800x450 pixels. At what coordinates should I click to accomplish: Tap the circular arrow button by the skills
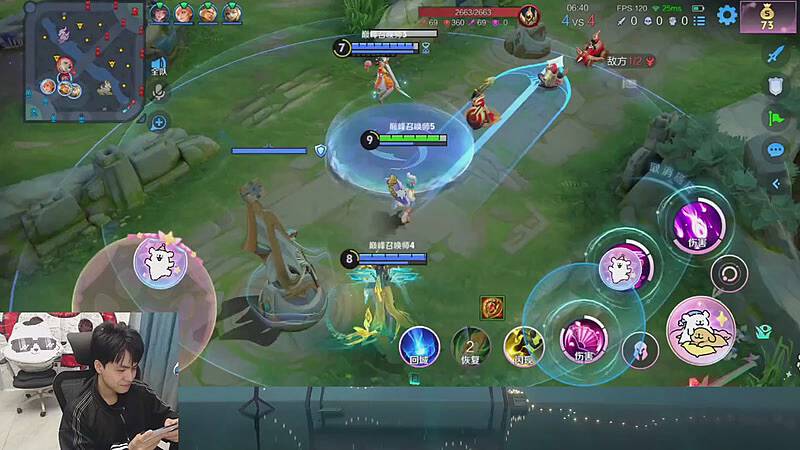coord(728,272)
